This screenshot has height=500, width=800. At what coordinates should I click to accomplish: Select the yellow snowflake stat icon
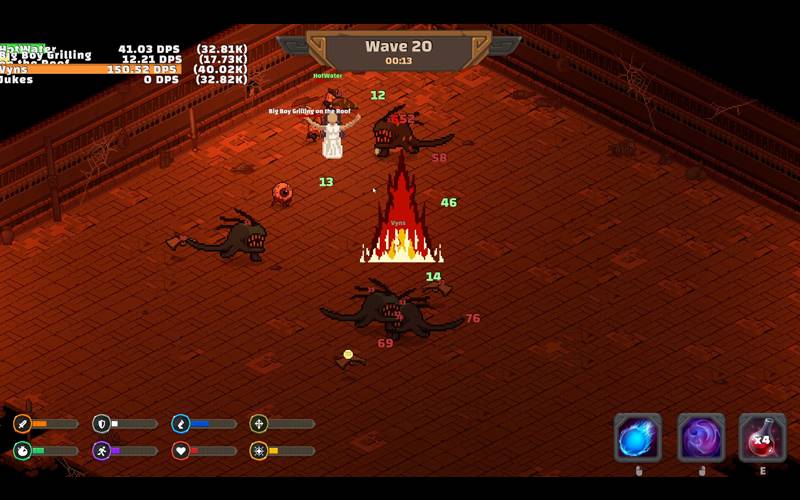point(259,451)
